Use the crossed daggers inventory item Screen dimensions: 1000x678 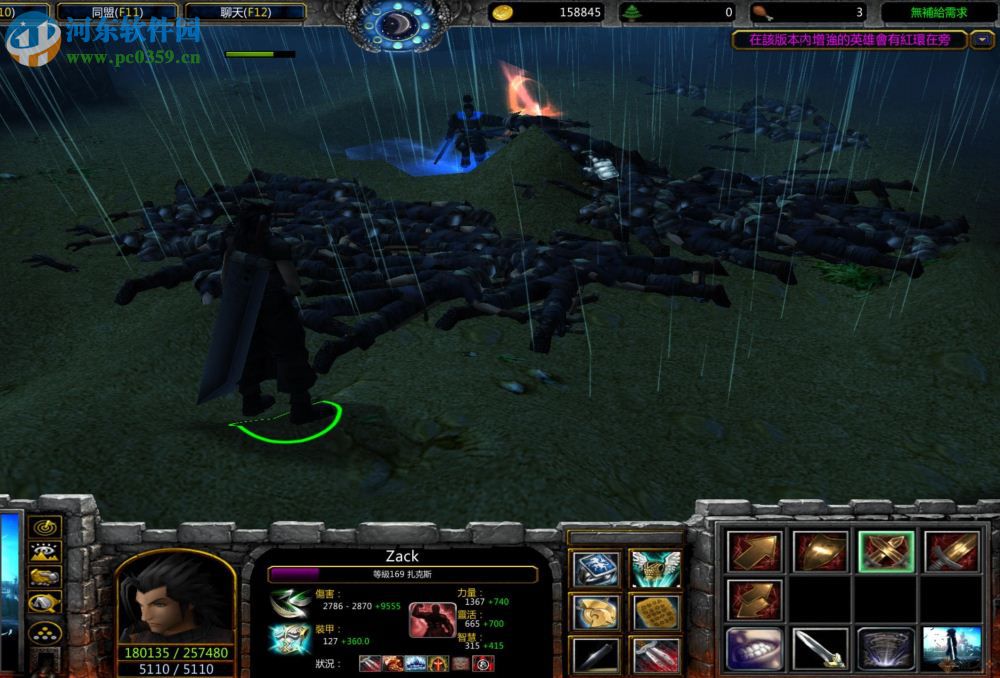coord(654,653)
